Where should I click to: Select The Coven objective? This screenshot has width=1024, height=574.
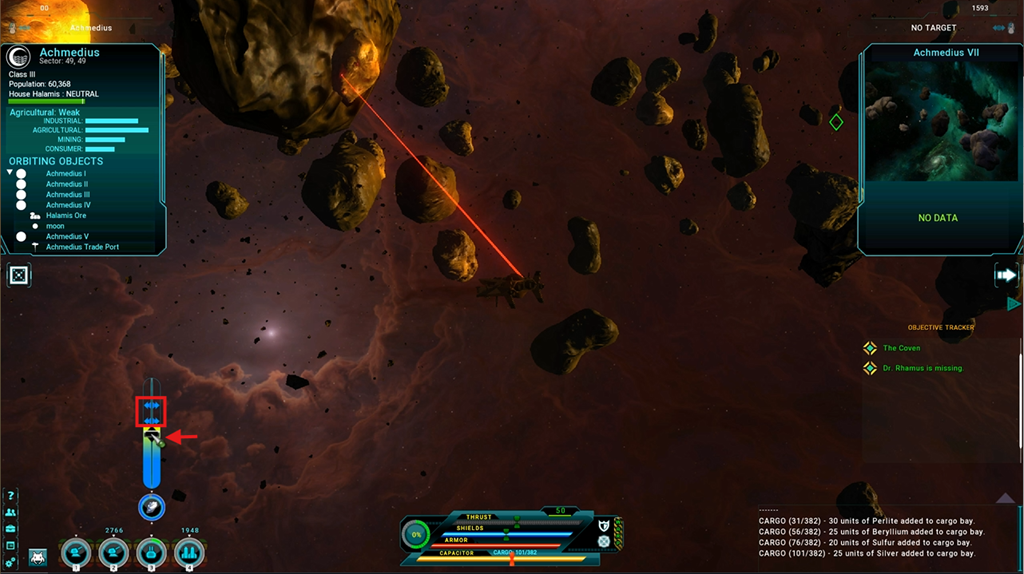click(902, 348)
